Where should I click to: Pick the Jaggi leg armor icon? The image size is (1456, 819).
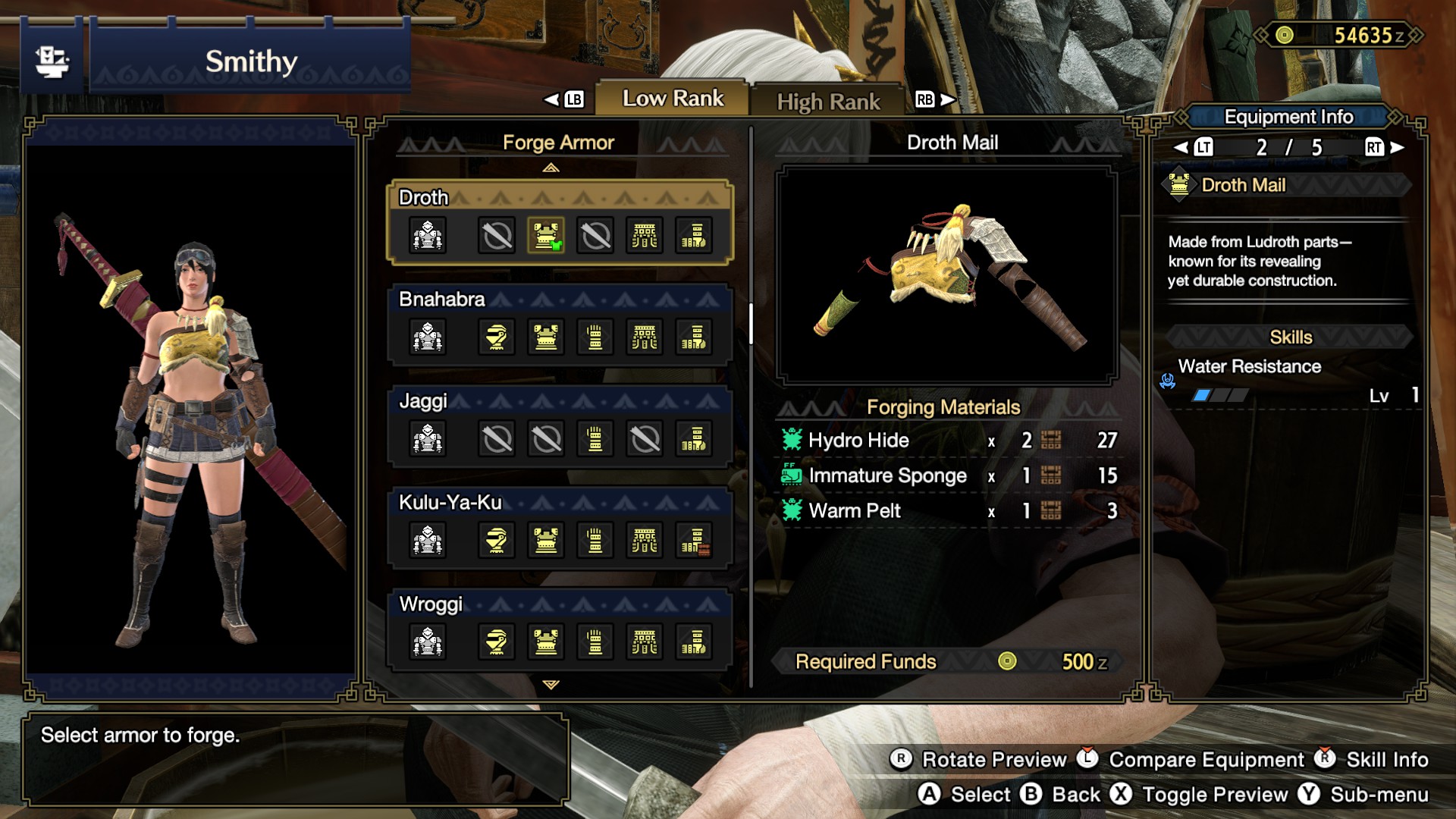(694, 439)
